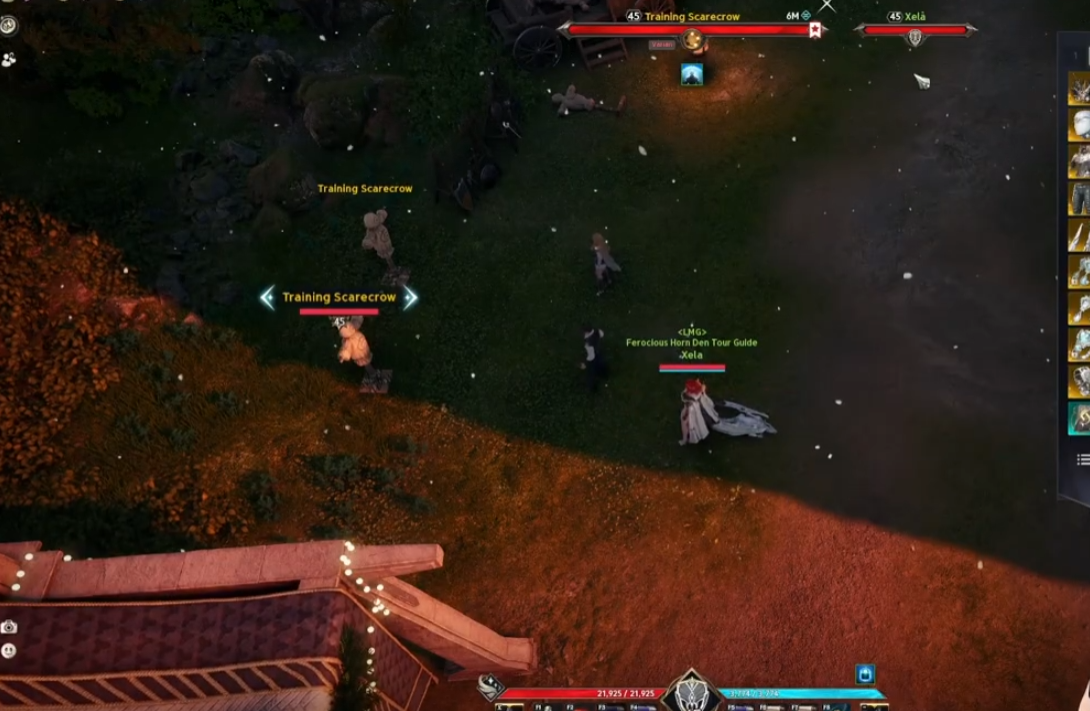
Task: Select the white helmet equipment slot
Action: (x=1079, y=125)
